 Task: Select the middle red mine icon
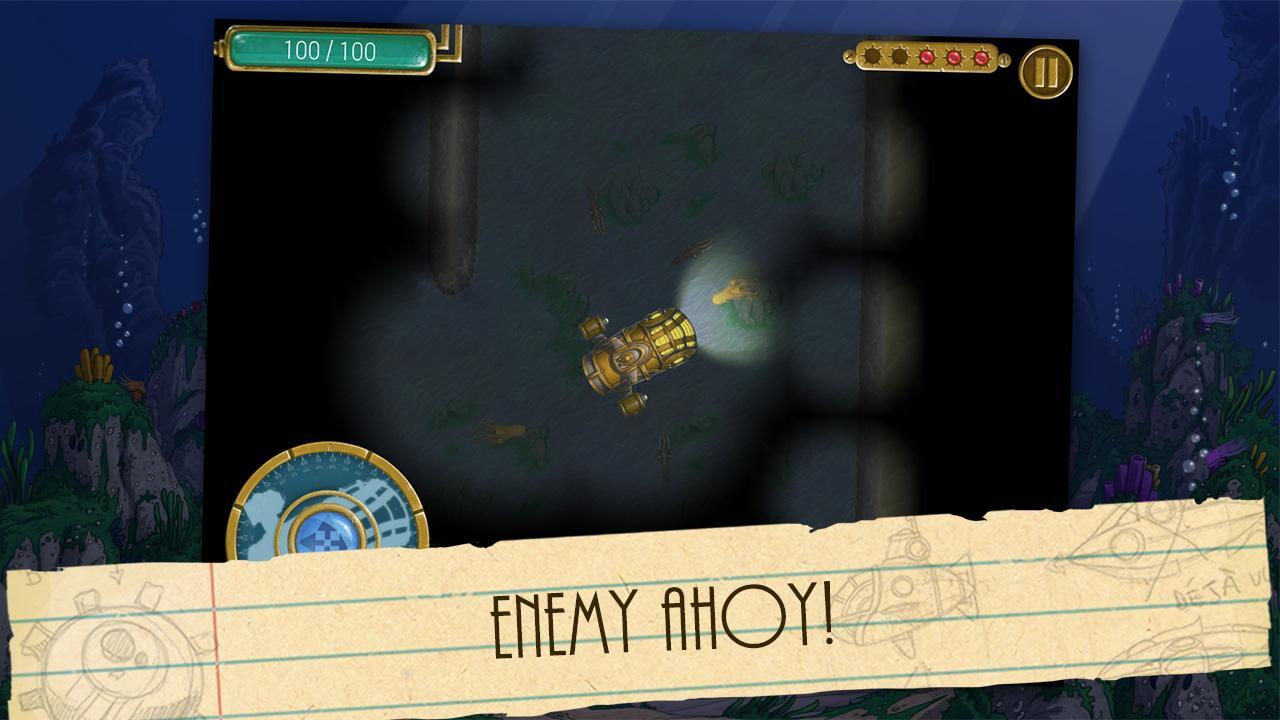click(952, 57)
